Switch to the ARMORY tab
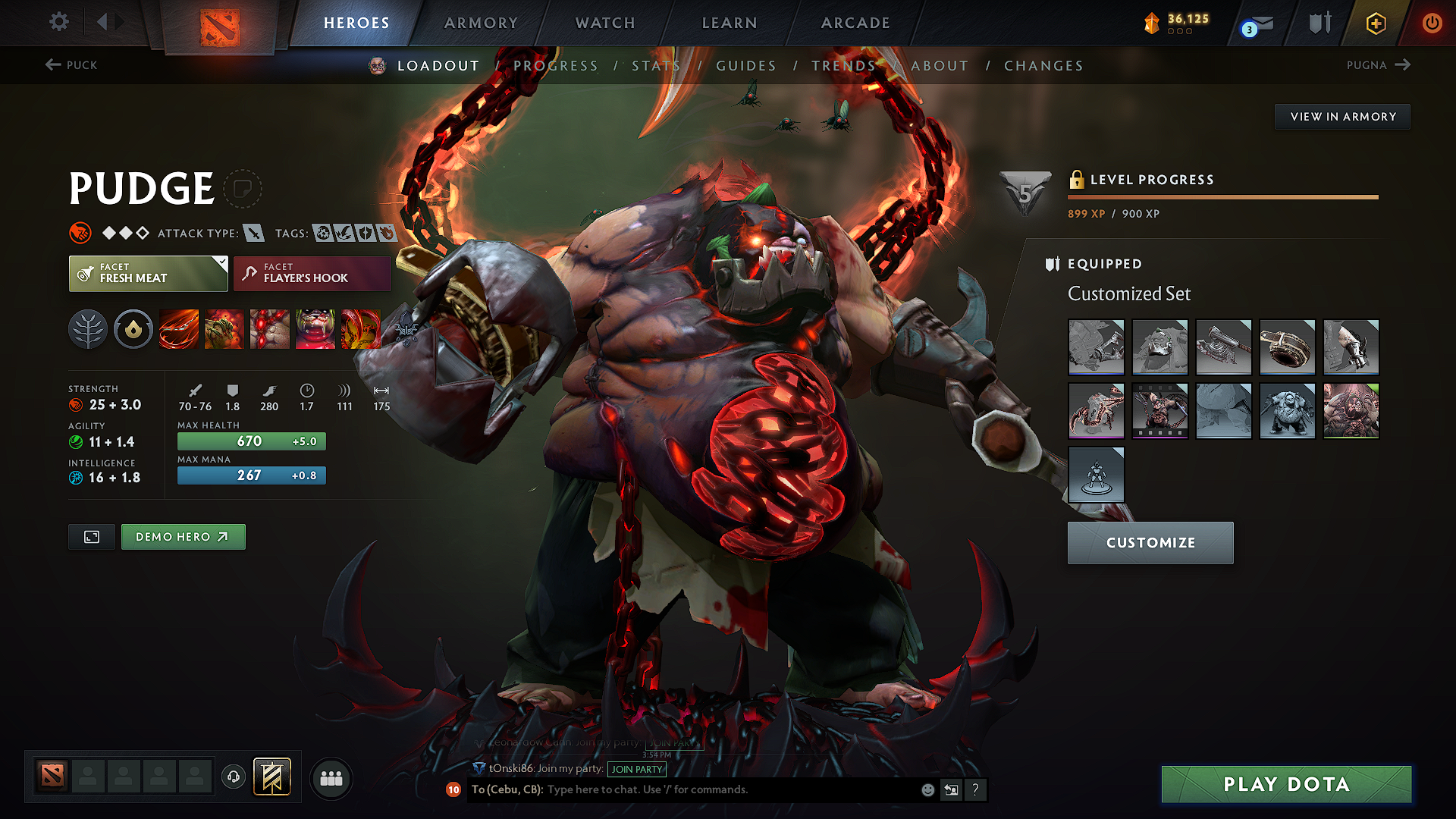This screenshot has height=819, width=1456. pyautogui.click(x=481, y=23)
